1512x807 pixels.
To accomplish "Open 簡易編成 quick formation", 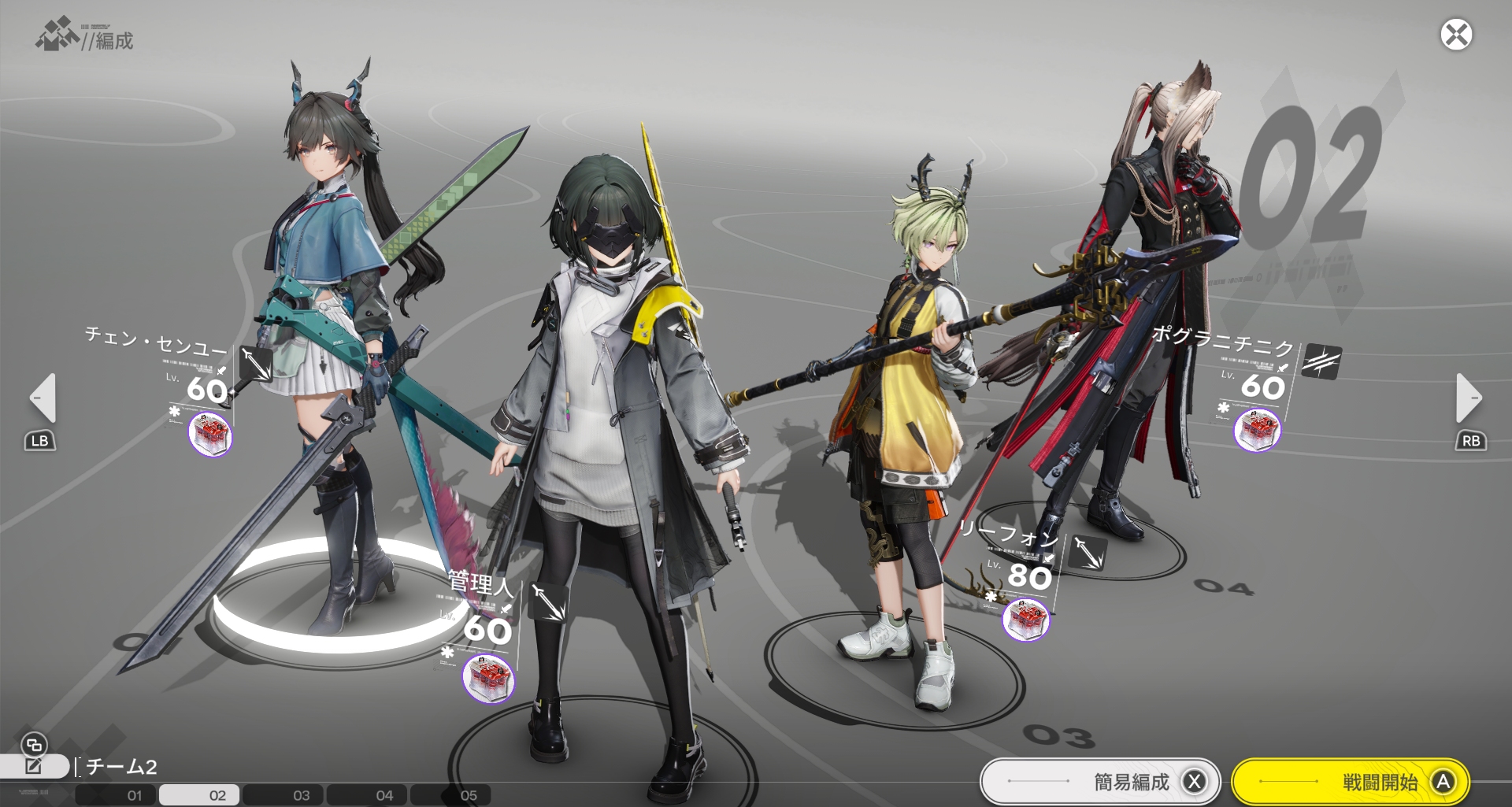I will (1099, 782).
